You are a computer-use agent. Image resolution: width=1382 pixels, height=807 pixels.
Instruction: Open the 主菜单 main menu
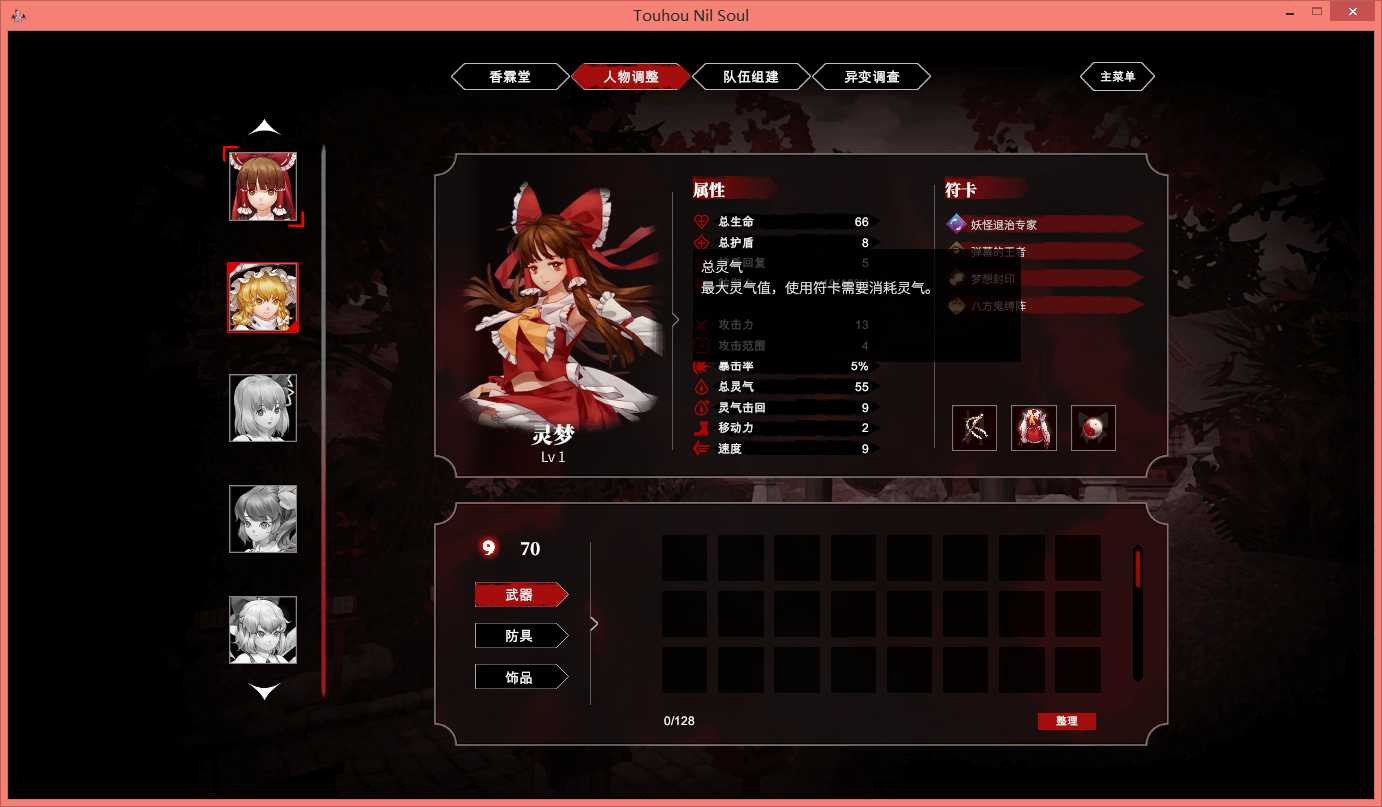1117,77
